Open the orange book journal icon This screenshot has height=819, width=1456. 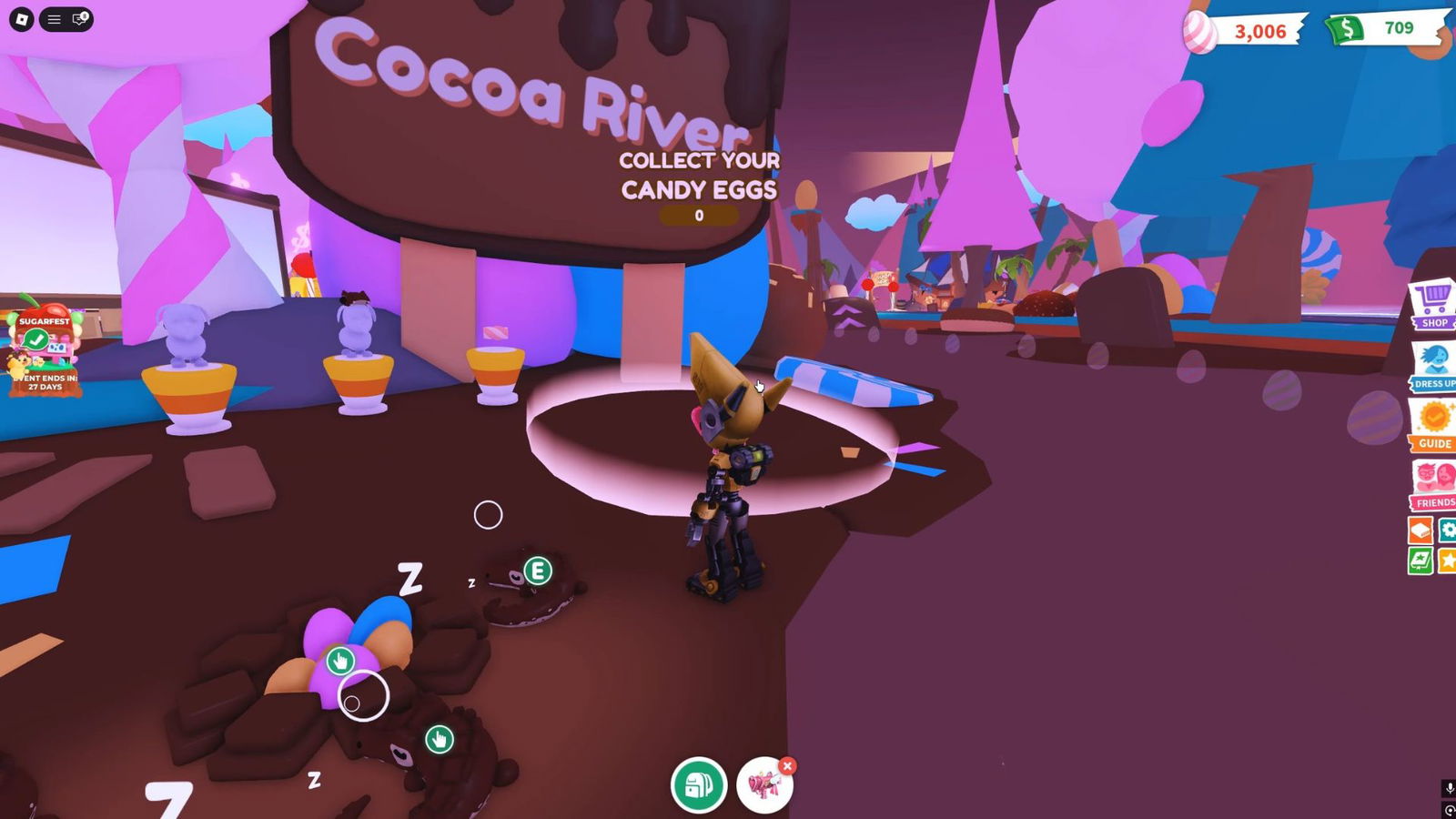click(1421, 531)
